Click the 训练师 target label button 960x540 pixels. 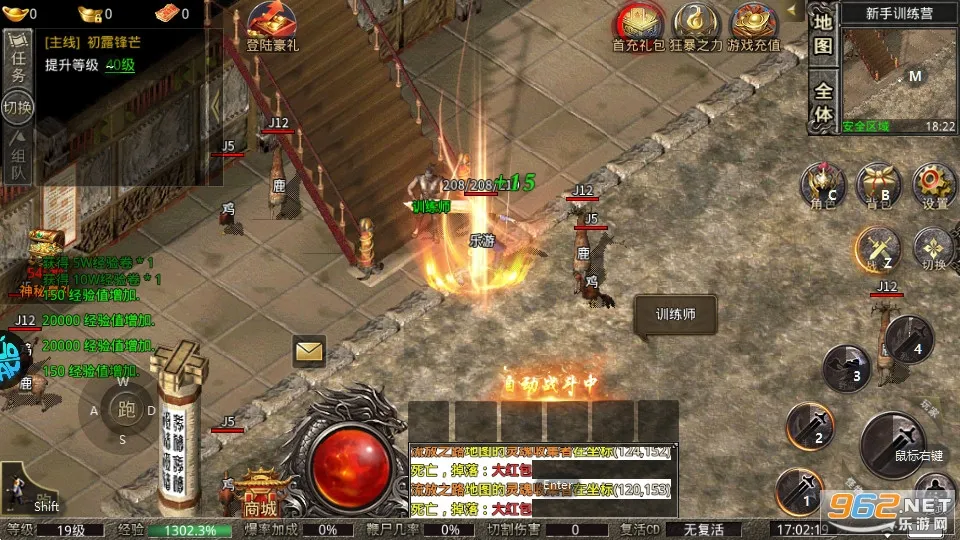pyautogui.click(x=674, y=314)
